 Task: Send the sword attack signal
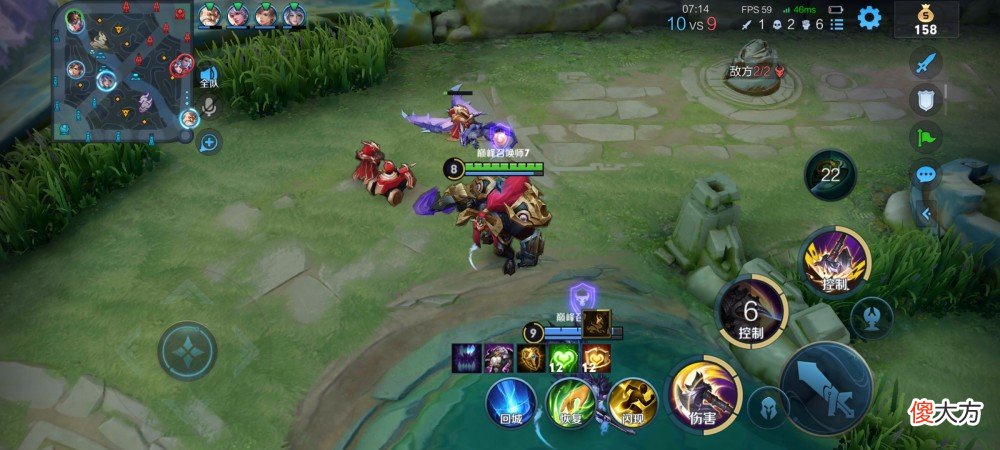click(x=926, y=63)
